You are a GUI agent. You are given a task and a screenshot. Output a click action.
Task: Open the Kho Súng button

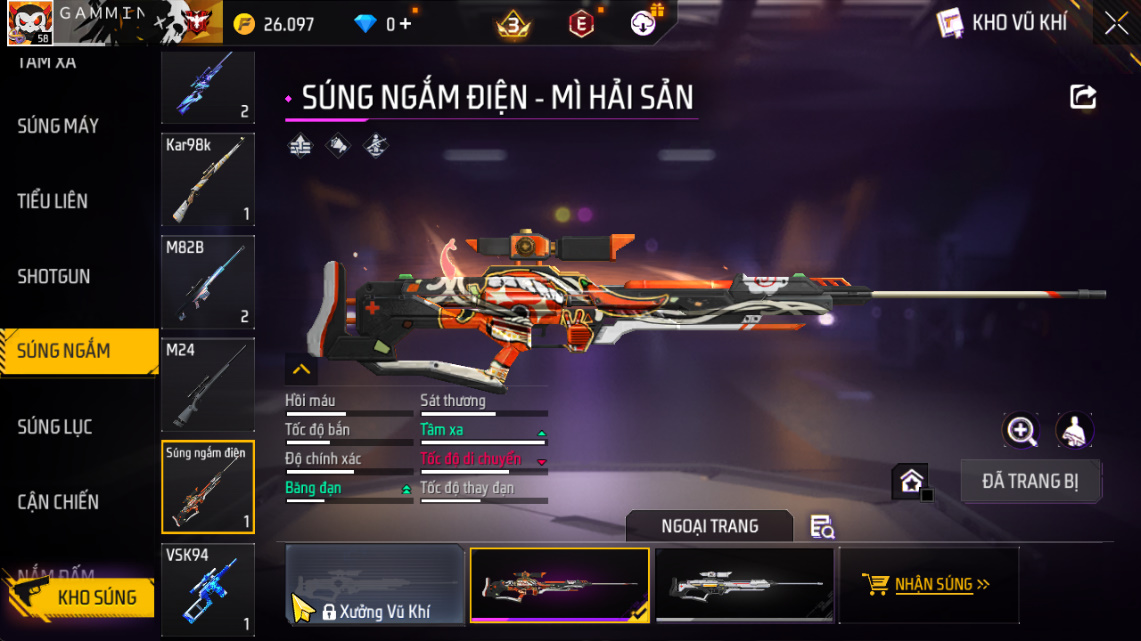pos(84,597)
